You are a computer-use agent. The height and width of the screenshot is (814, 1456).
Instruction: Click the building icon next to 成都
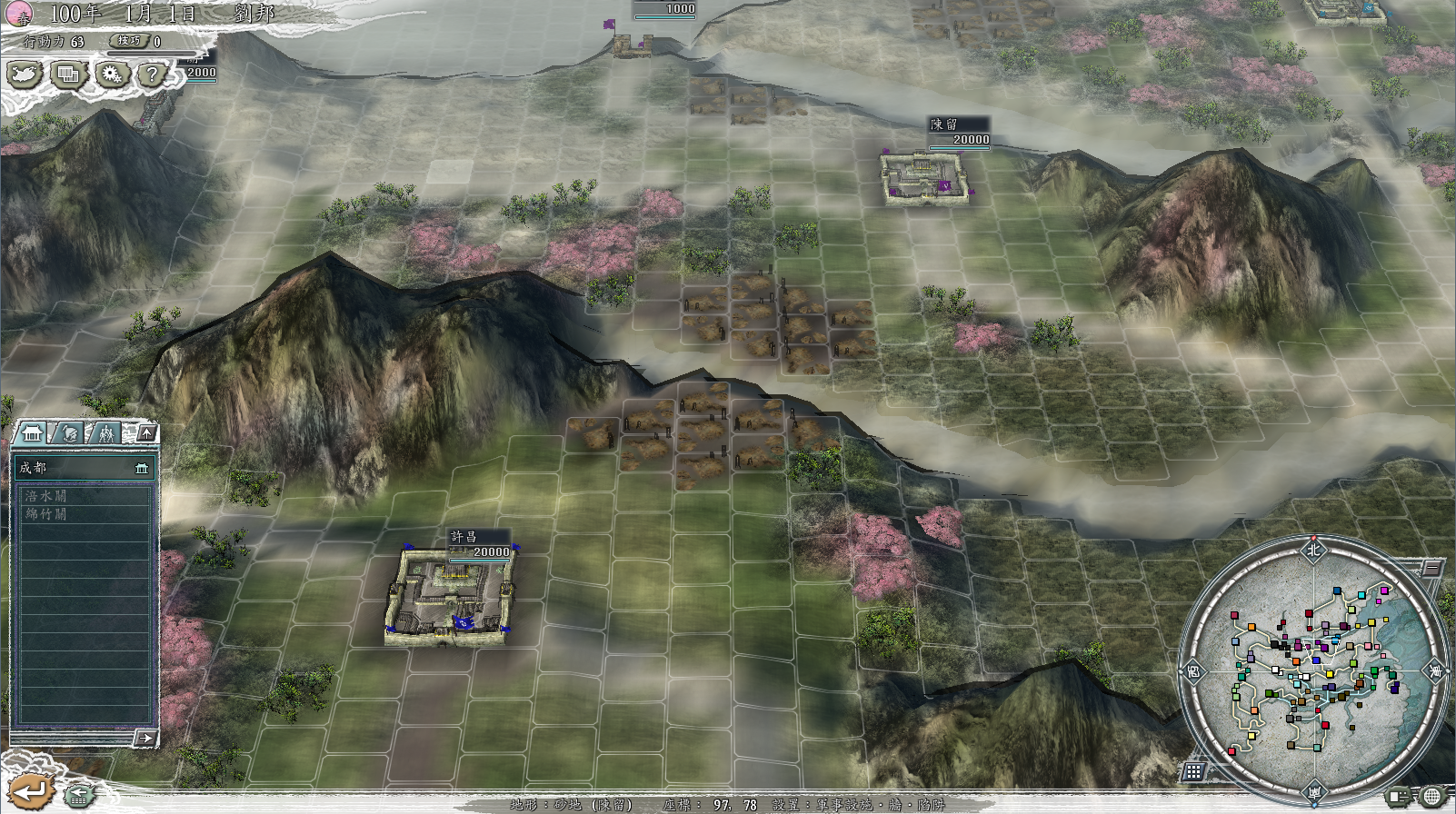tap(141, 470)
